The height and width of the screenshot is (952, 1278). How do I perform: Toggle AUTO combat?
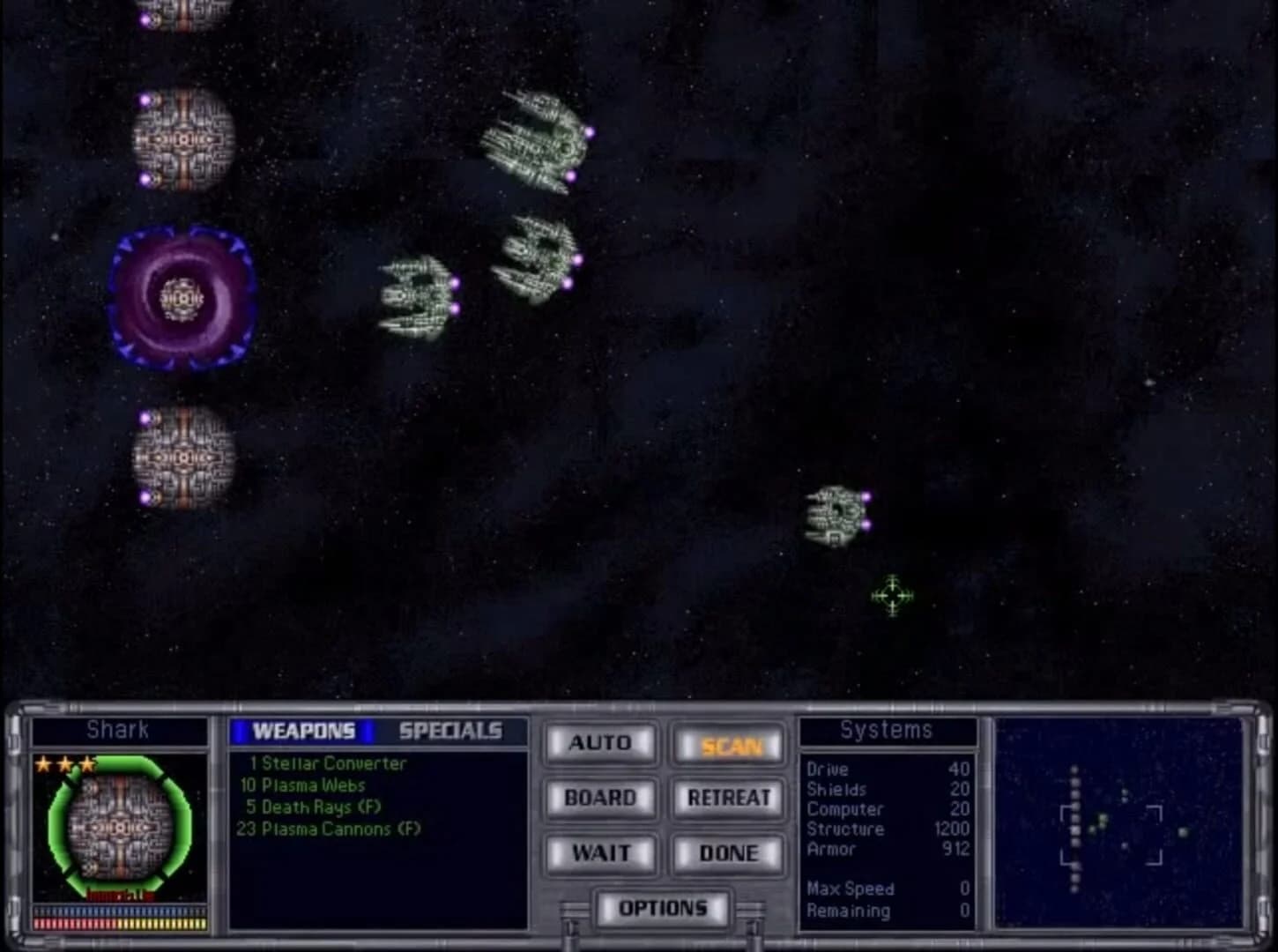point(600,743)
